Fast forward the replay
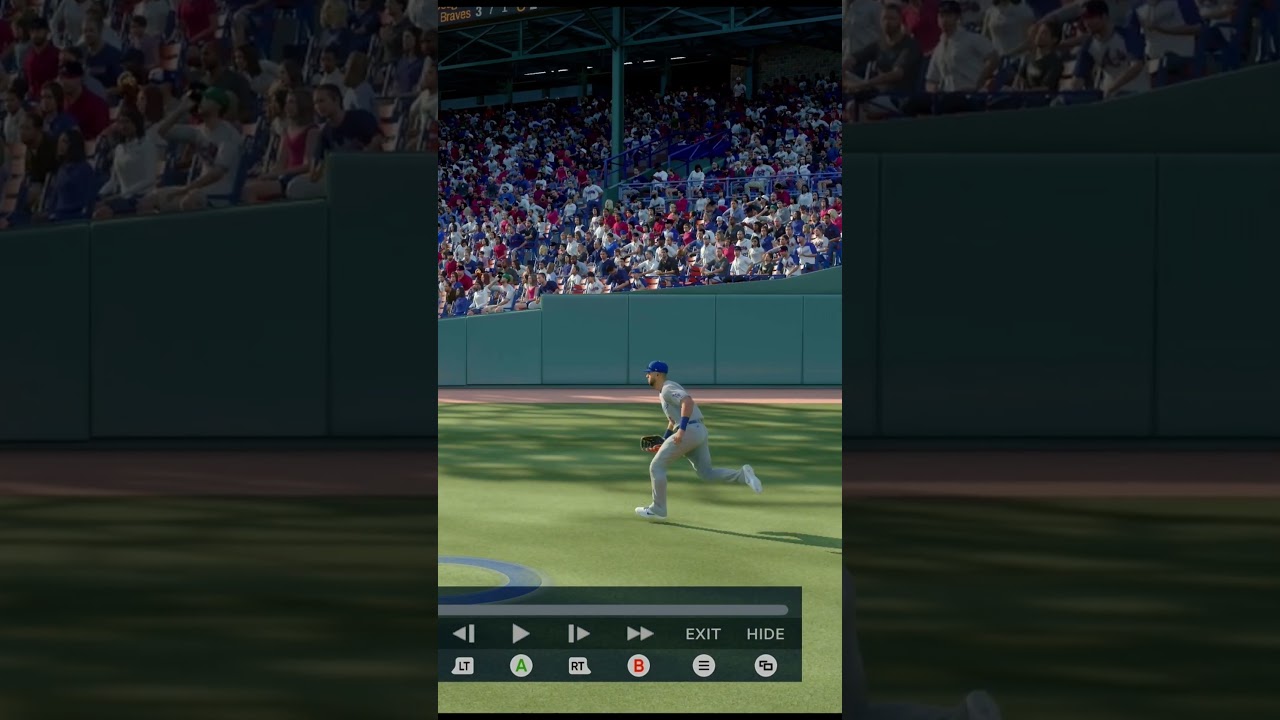The image size is (1280, 720). coord(639,633)
